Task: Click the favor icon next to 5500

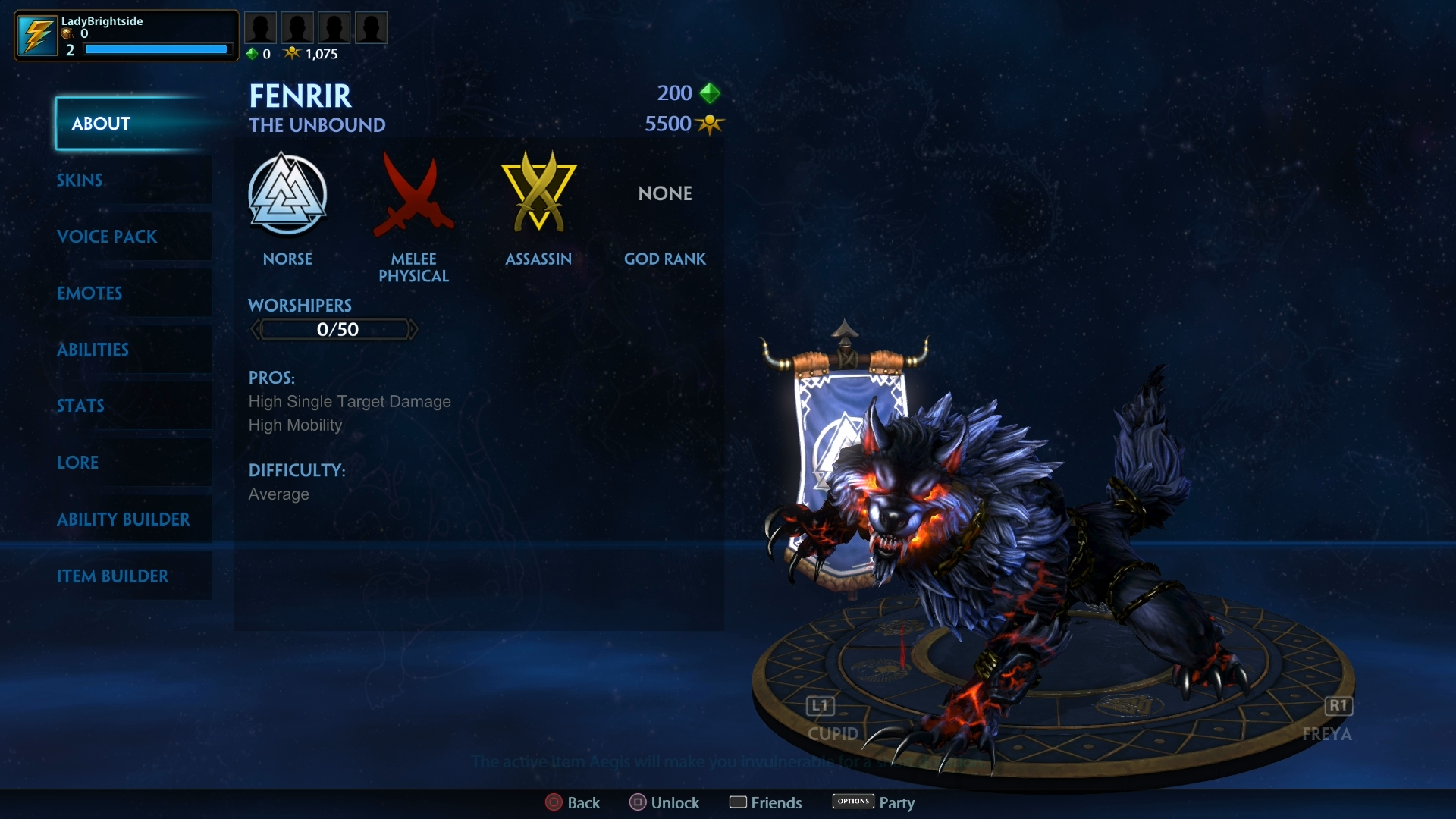Action: tap(710, 124)
